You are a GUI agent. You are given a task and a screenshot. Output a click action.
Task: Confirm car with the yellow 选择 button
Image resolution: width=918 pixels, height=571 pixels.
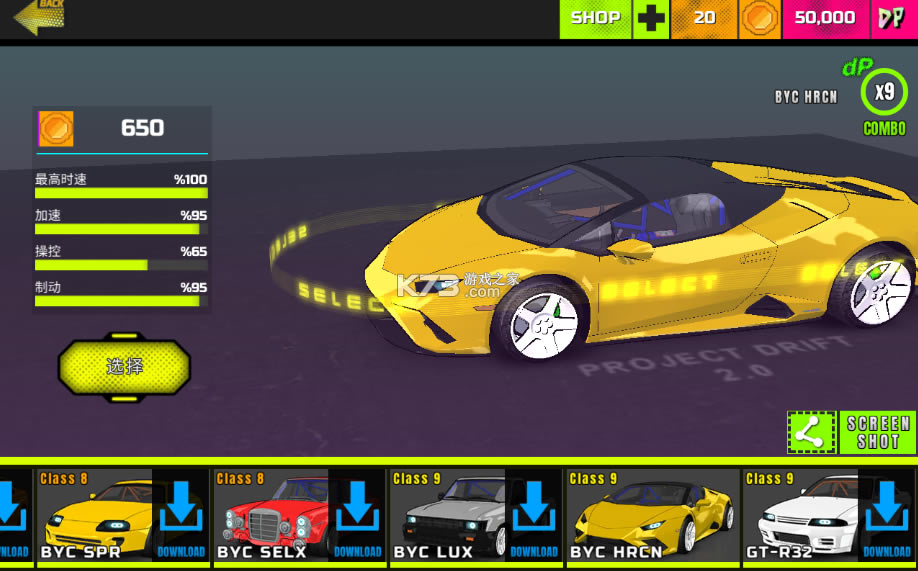click(x=124, y=367)
